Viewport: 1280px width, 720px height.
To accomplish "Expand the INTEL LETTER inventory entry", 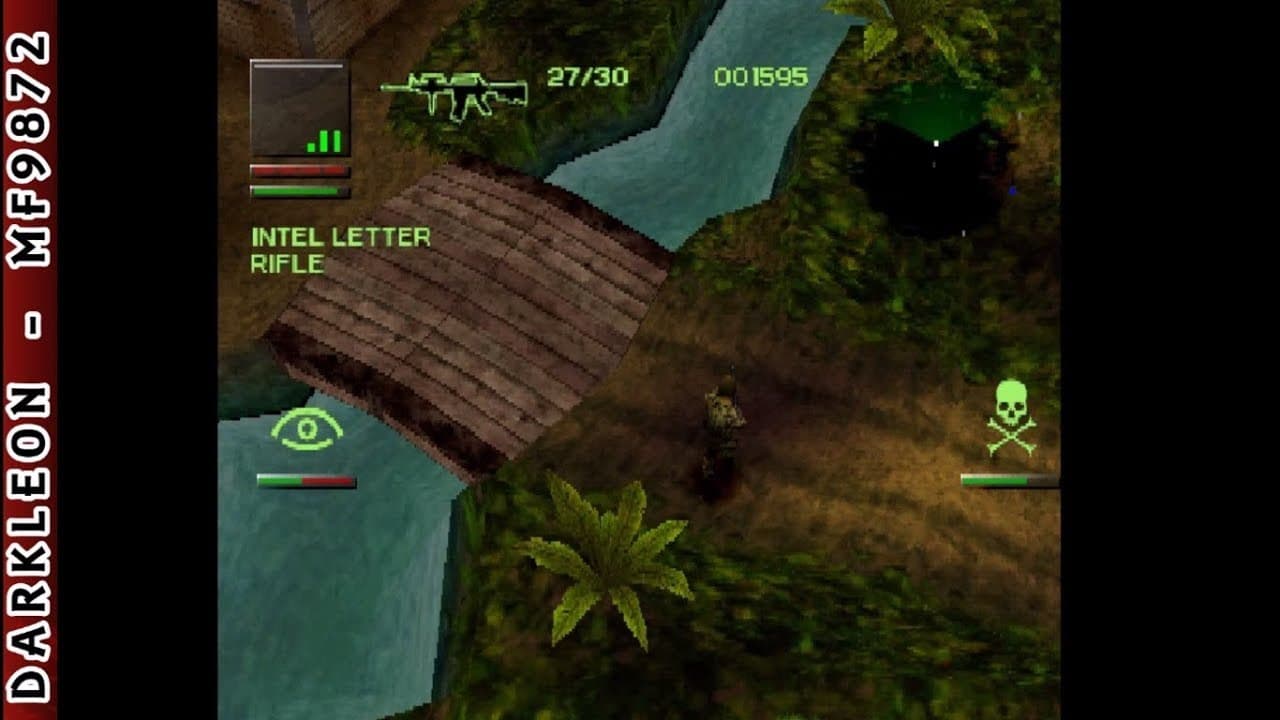I will [x=341, y=238].
